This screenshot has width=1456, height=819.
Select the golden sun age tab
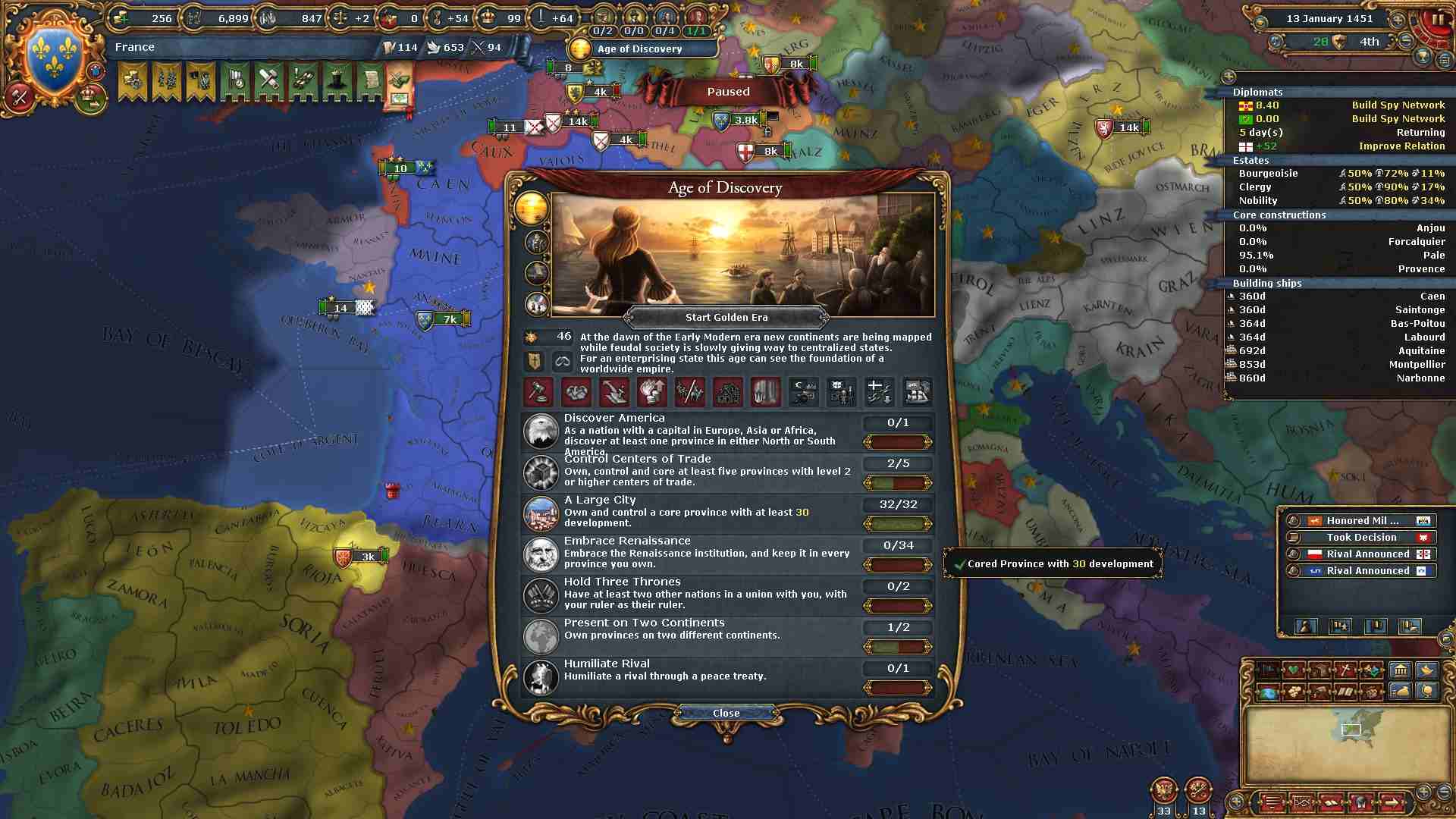(532, 207)
